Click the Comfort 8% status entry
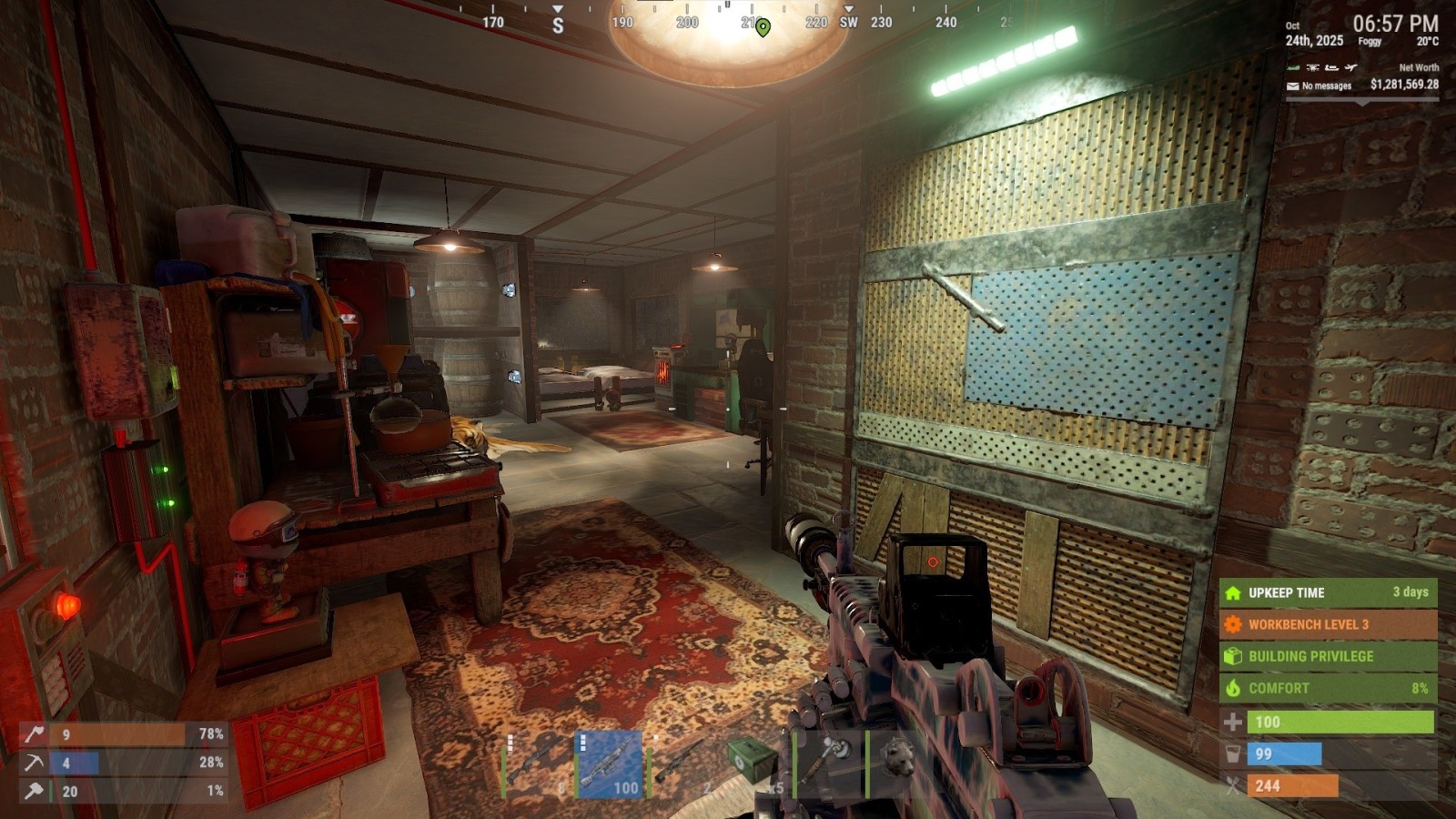The height and width of the screenshot is (819, 1456). pyautogui.click(x=1328, y=688)
